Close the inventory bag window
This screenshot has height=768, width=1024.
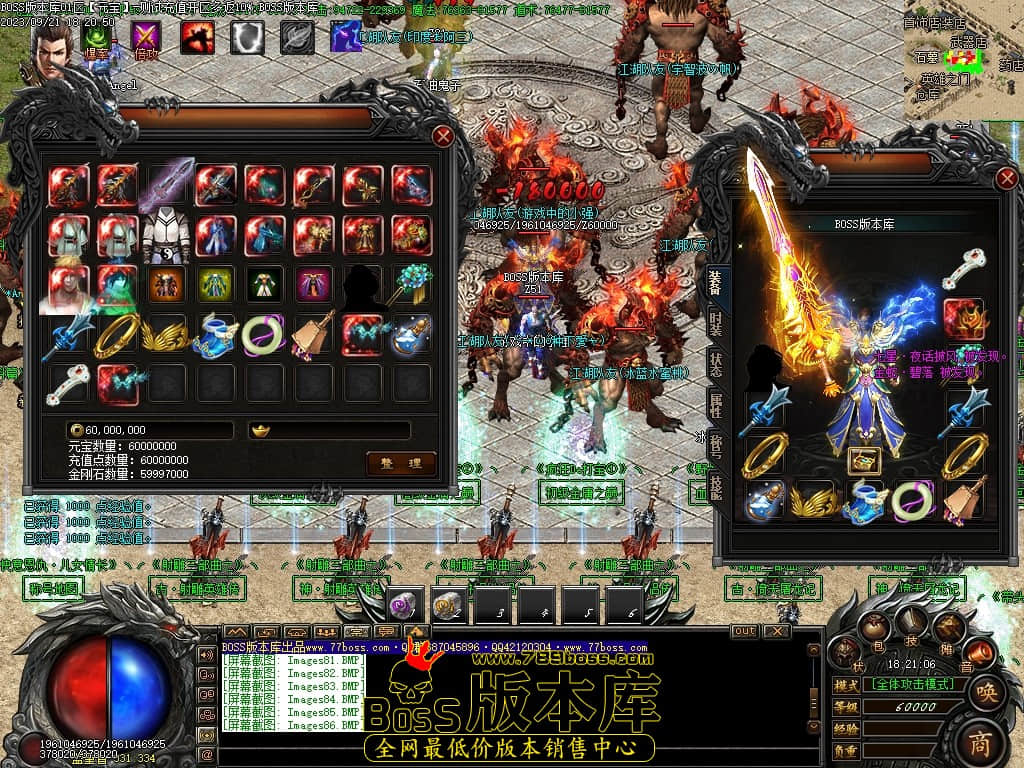443,136
